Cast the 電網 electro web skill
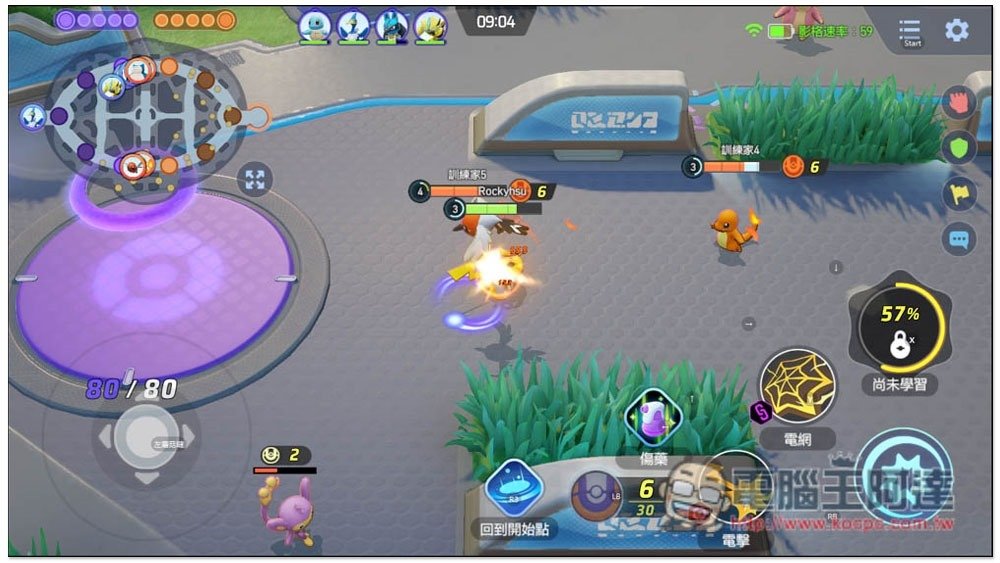 pyautogui.click(x=796, y=387)
